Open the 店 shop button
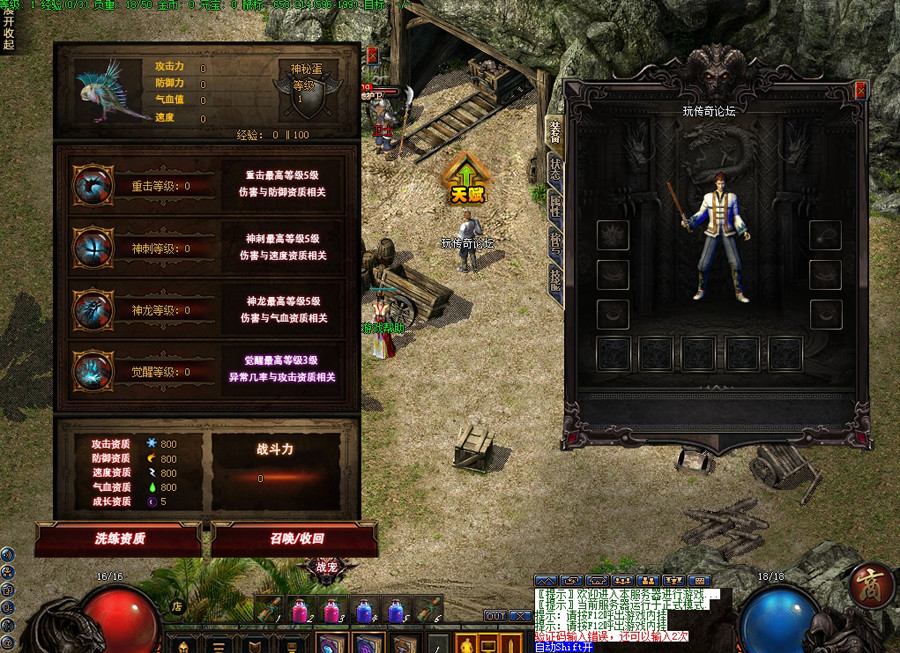 (x=177, y=605)
